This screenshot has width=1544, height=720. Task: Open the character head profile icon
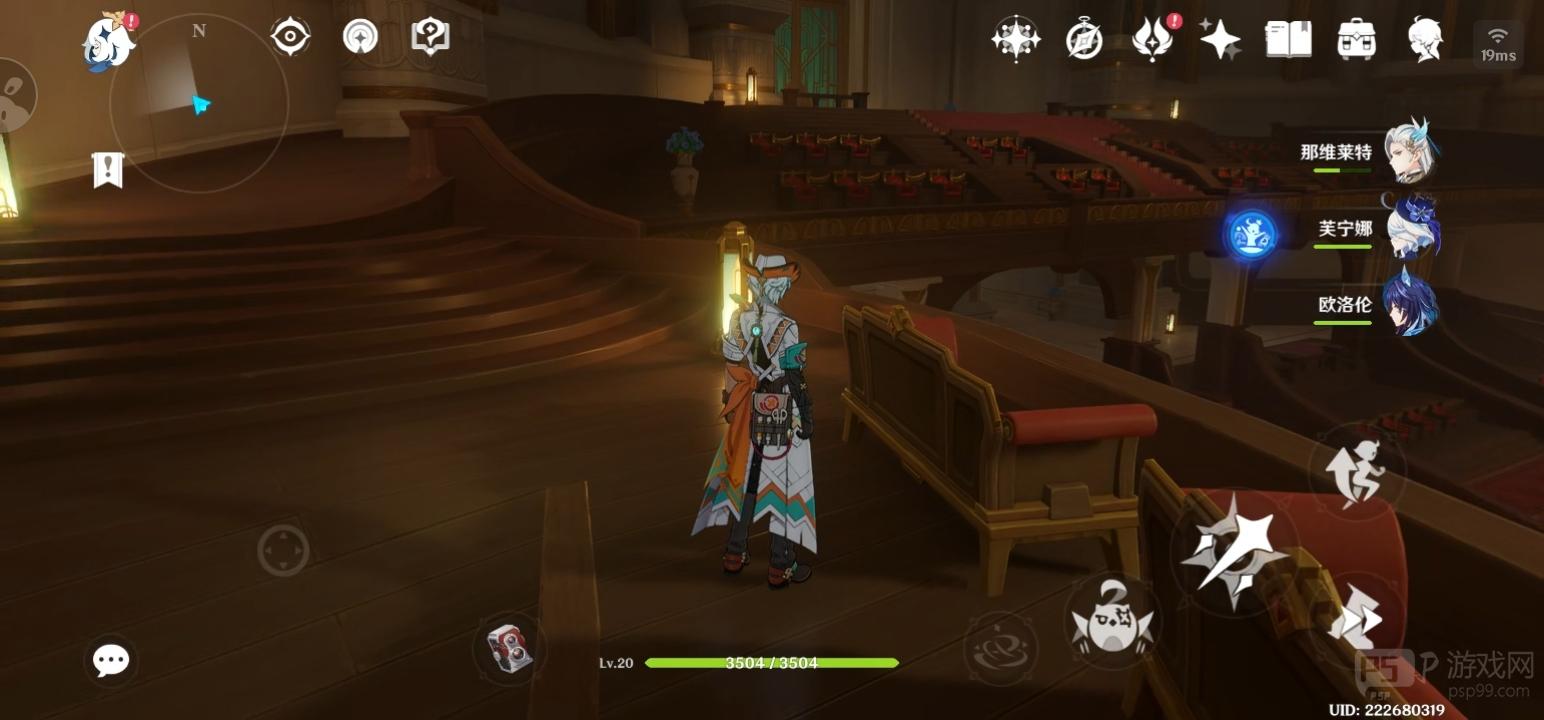pyautogui.click(x=1425, y=40)
